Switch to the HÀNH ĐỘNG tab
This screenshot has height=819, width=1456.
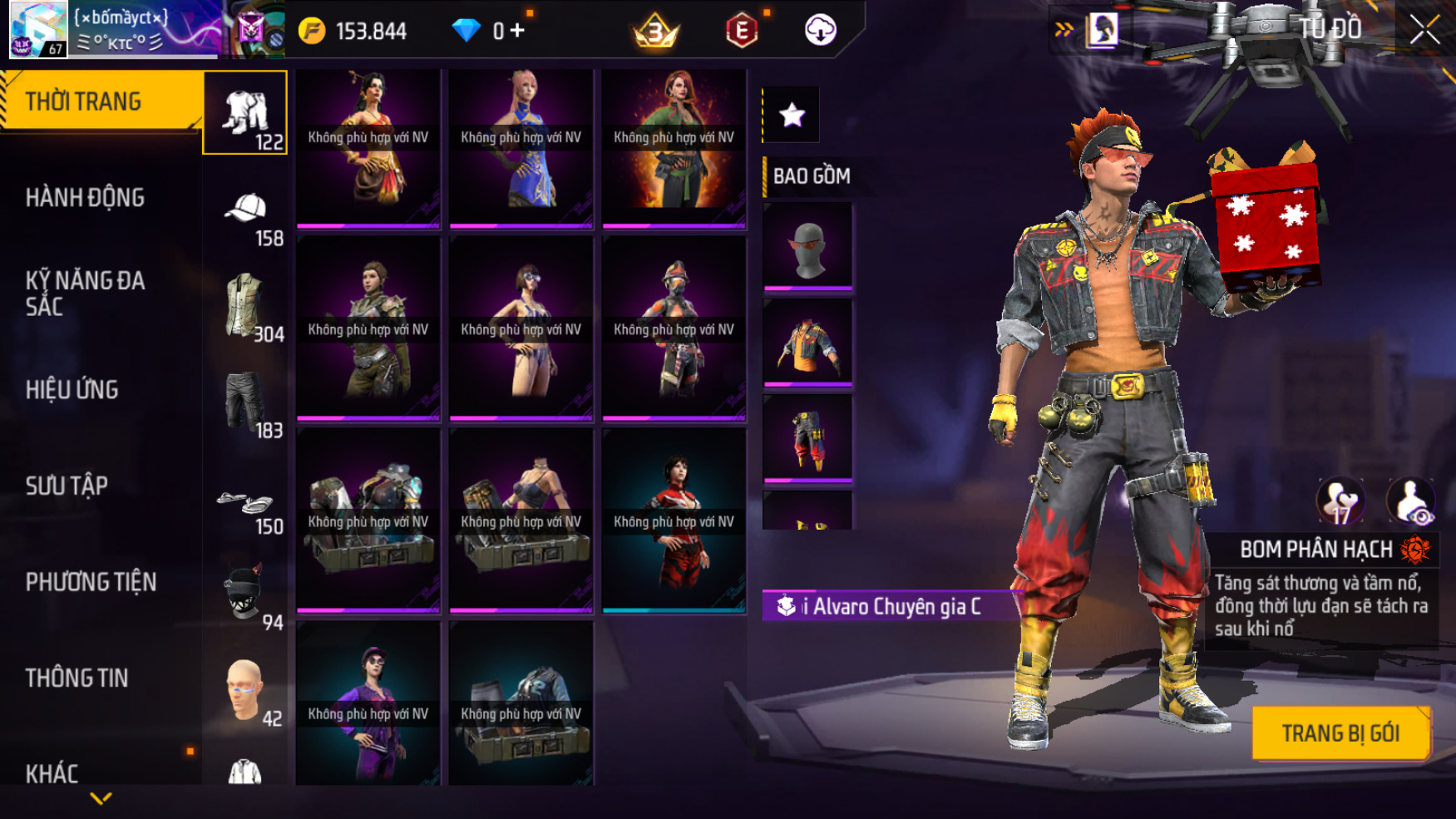pyautogui.click(x=85, y=198)
